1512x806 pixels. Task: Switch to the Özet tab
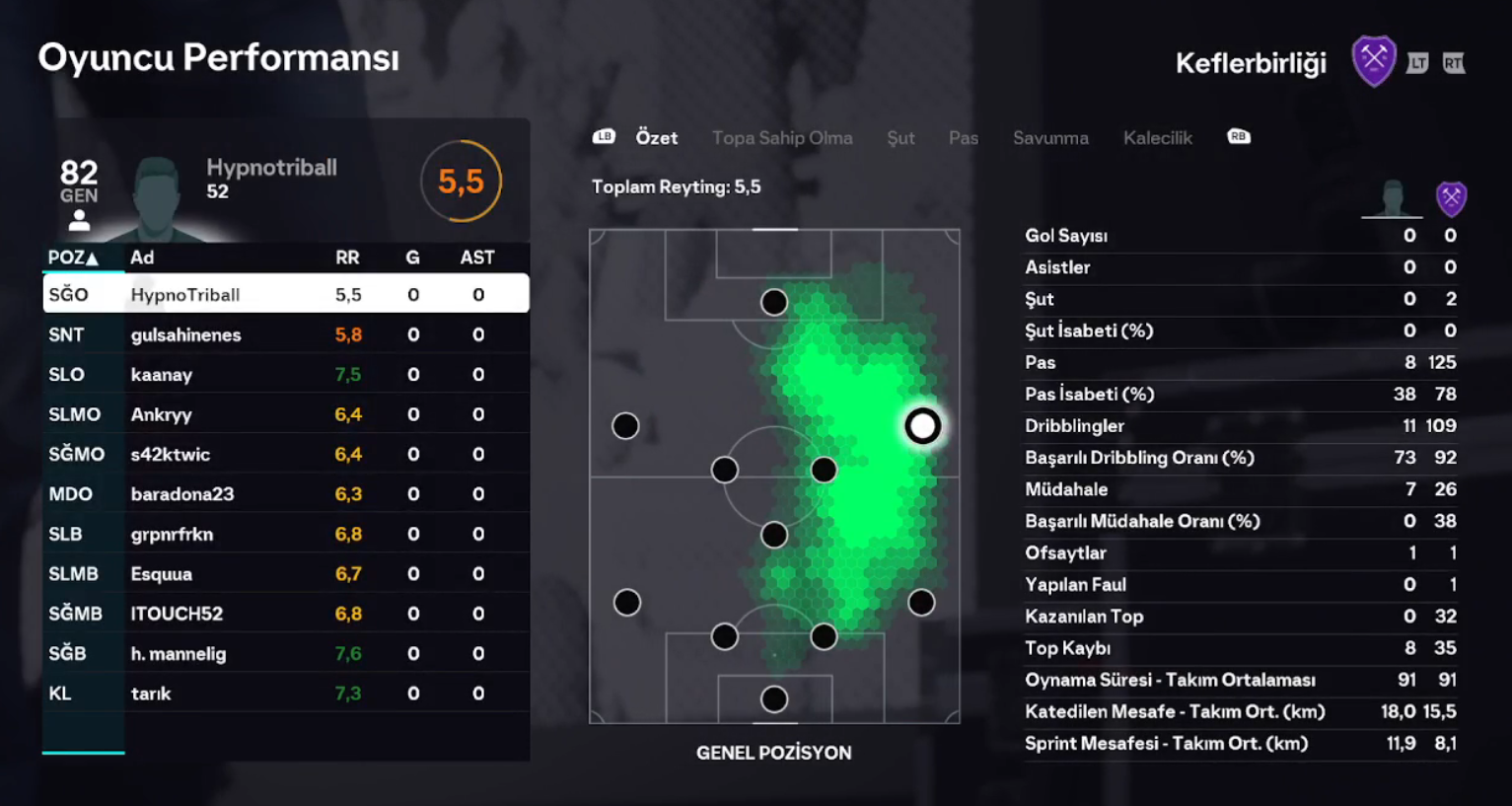pyautogui.click(x=656, y=138)
